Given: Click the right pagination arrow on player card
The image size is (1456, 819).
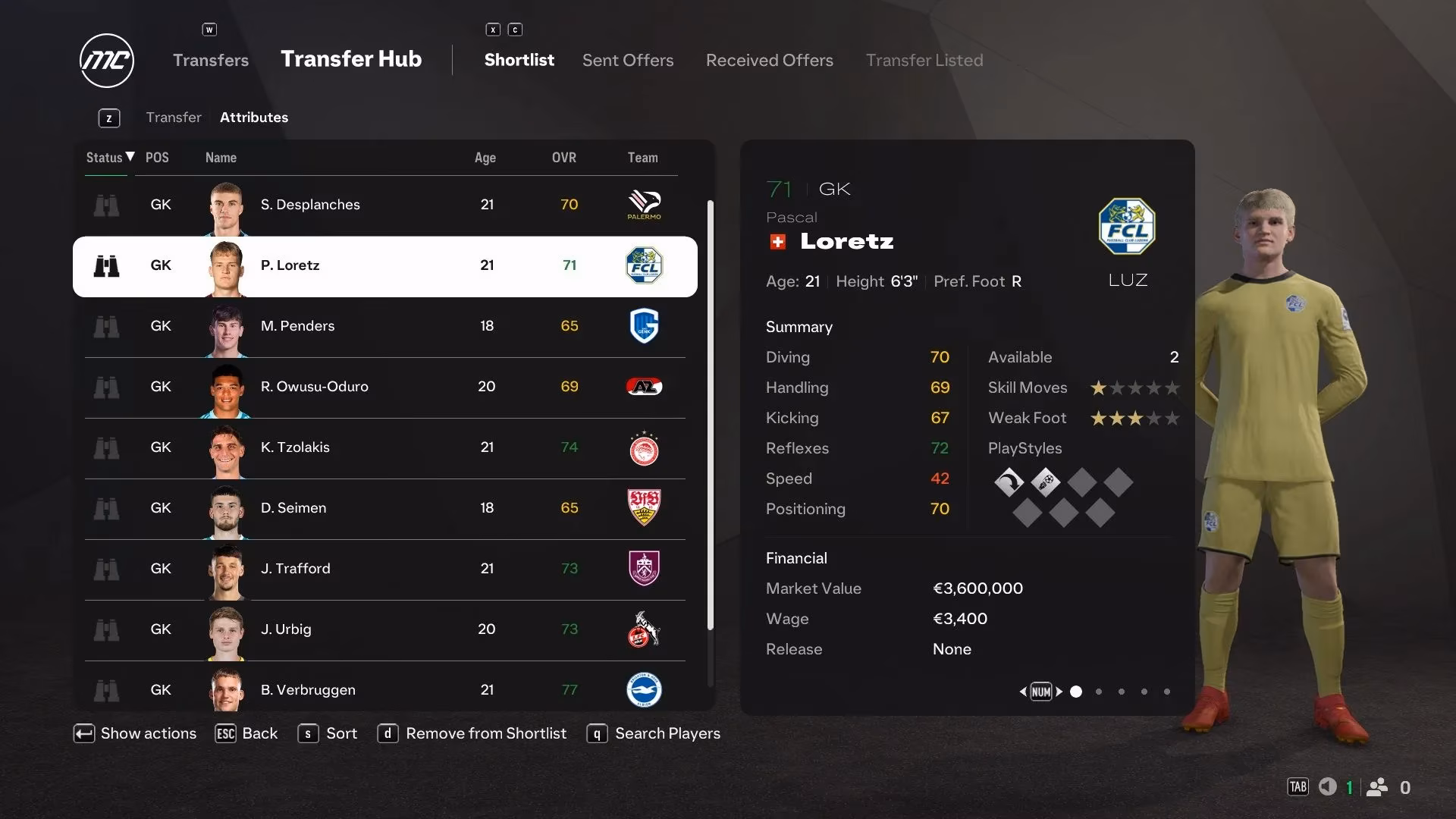Looking at the screenshot, I should pyautogui.click(x=1059, y=692).
